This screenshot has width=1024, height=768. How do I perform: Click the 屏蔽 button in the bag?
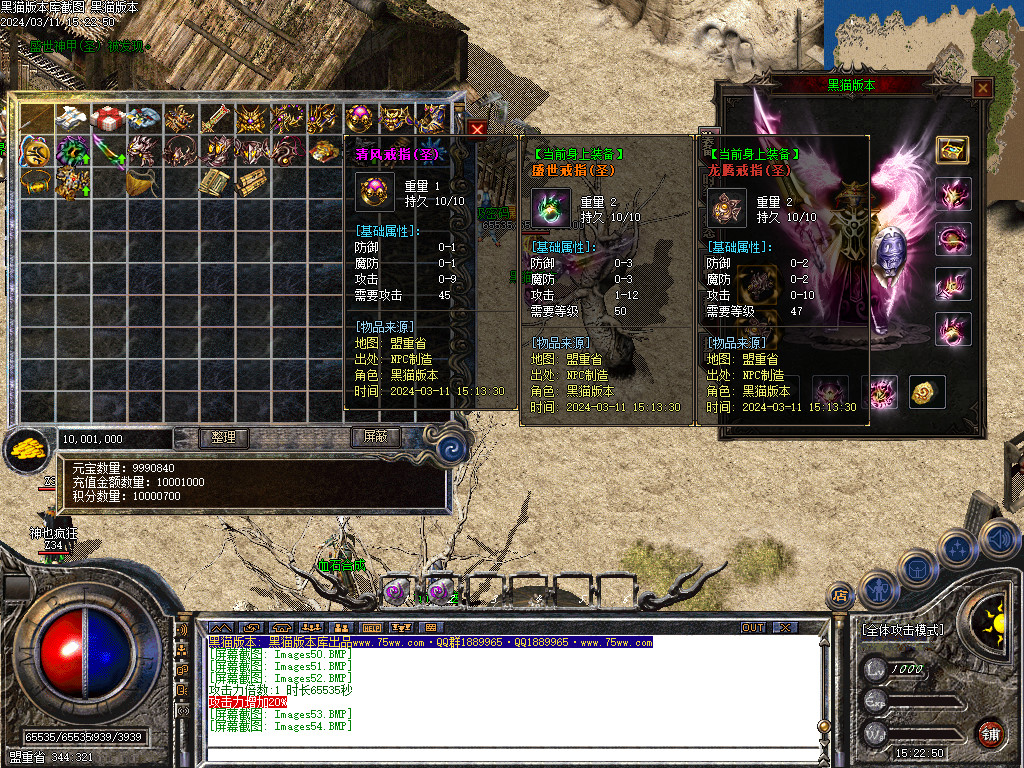pyautogui.click(x=375, y=438)
